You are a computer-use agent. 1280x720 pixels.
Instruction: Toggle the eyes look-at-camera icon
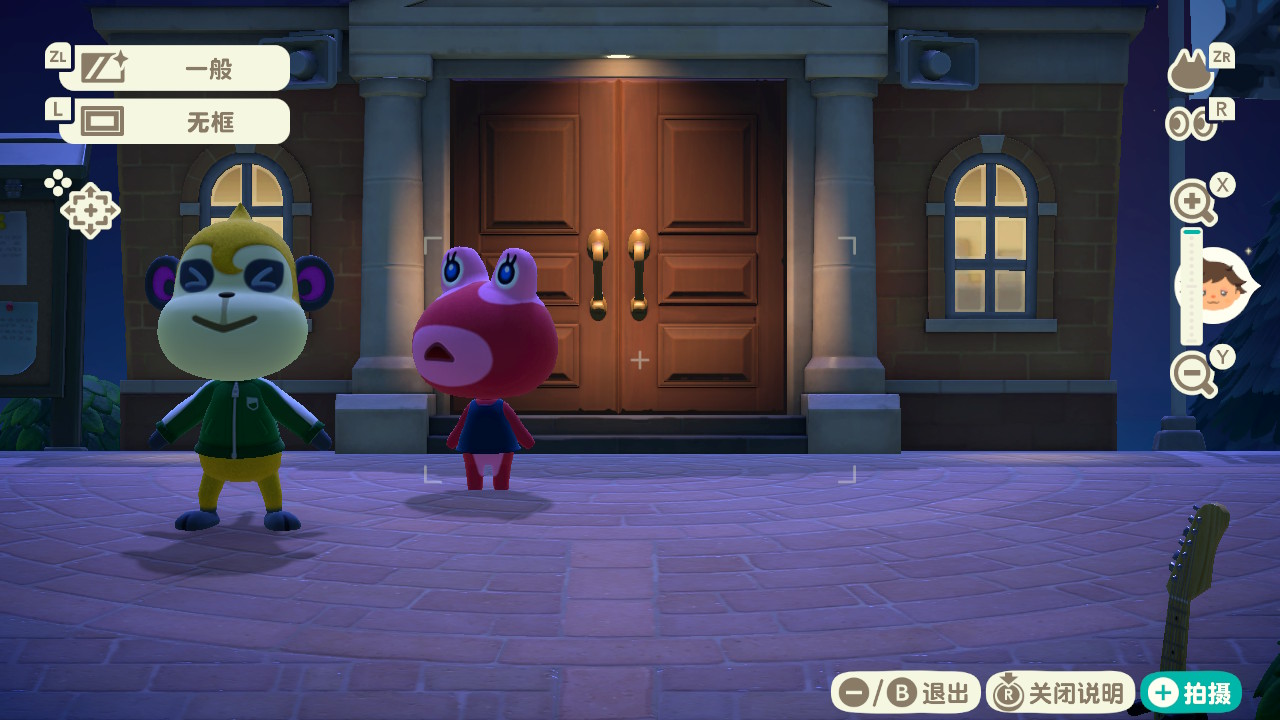coord(1190,124)
